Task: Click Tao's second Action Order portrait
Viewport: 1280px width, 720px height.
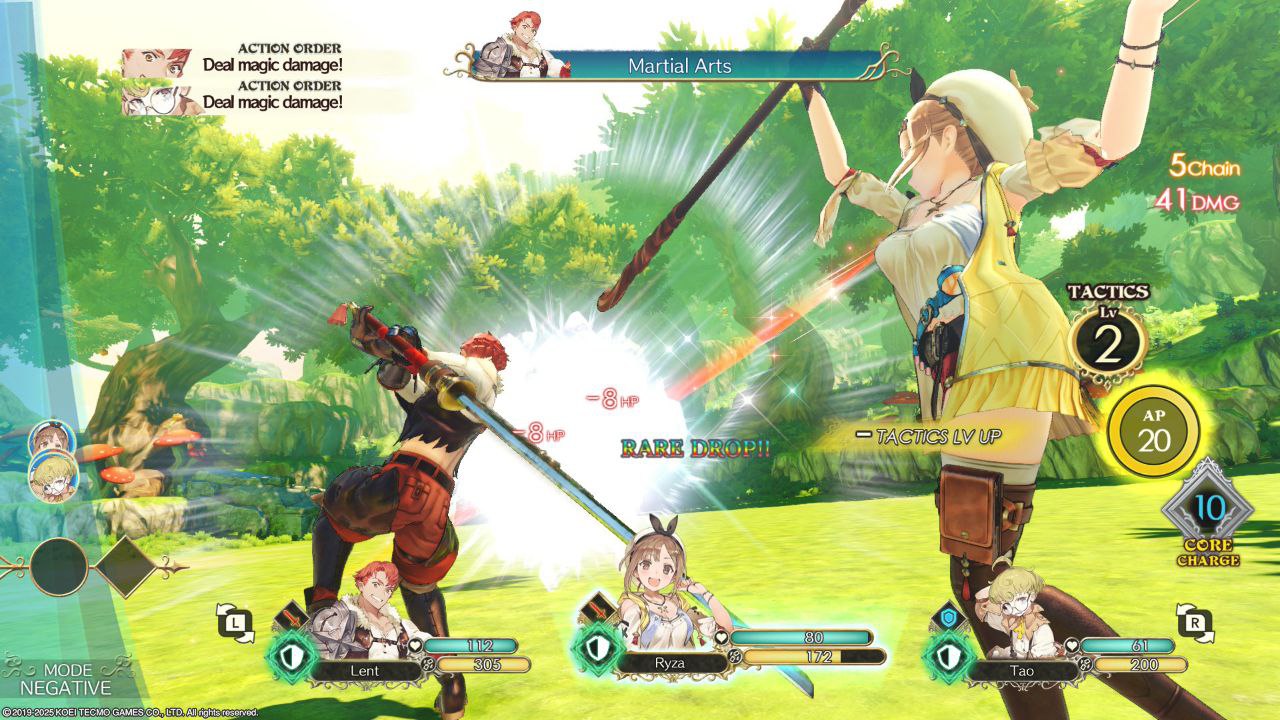Action: point(157,98)
